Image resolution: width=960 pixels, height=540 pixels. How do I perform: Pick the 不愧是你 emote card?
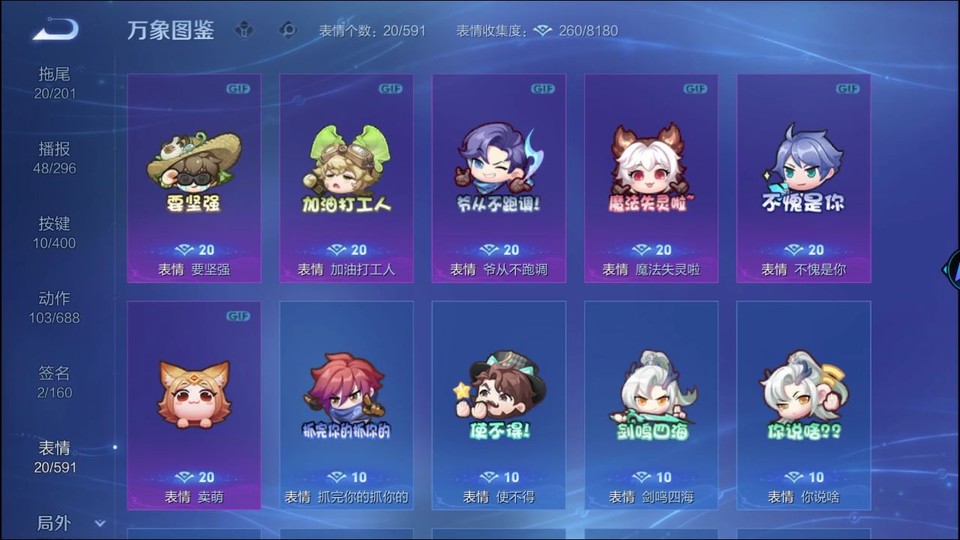tap(803, 178)
